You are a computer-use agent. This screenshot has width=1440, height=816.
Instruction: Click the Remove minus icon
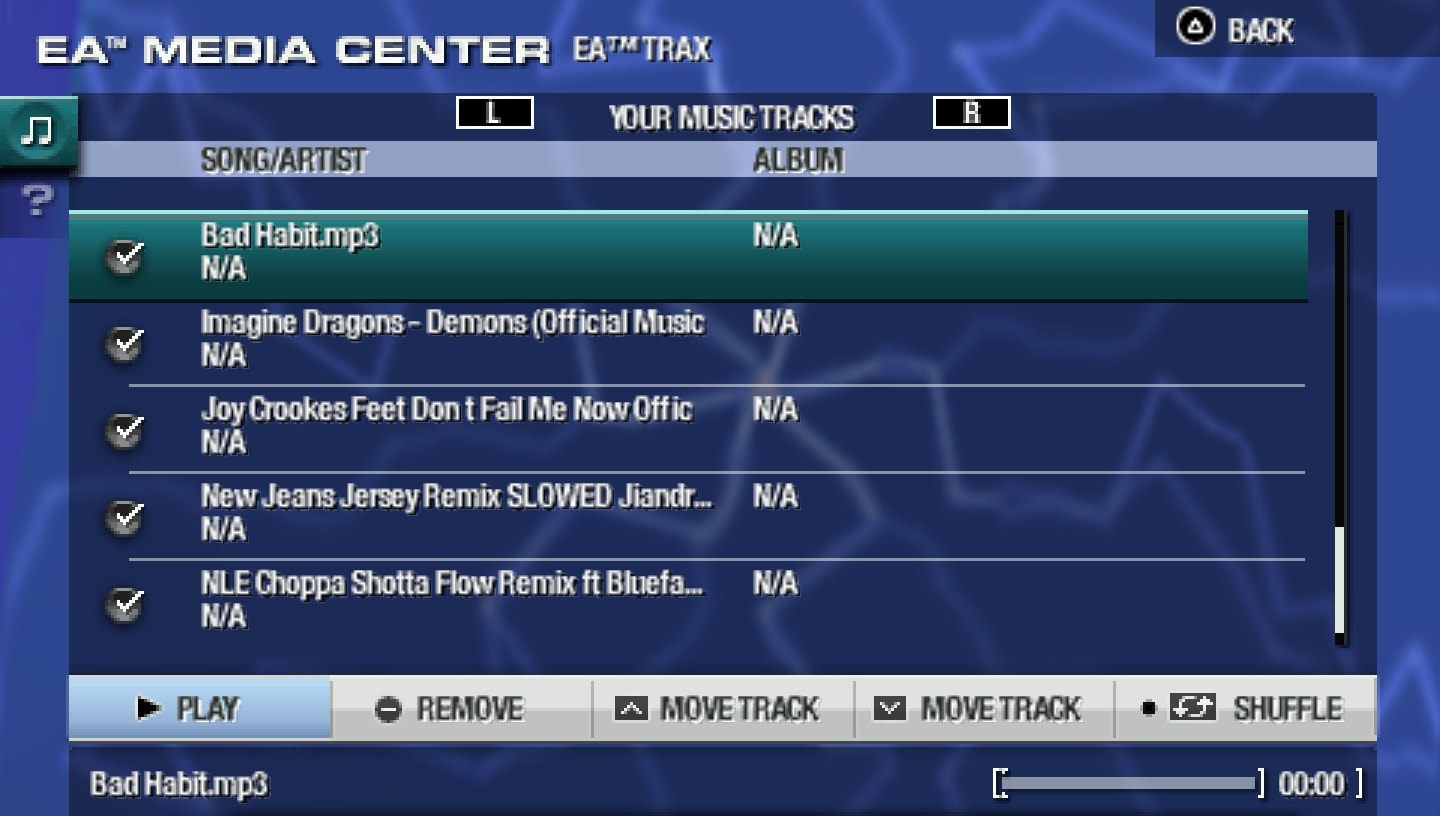point(386,709)
